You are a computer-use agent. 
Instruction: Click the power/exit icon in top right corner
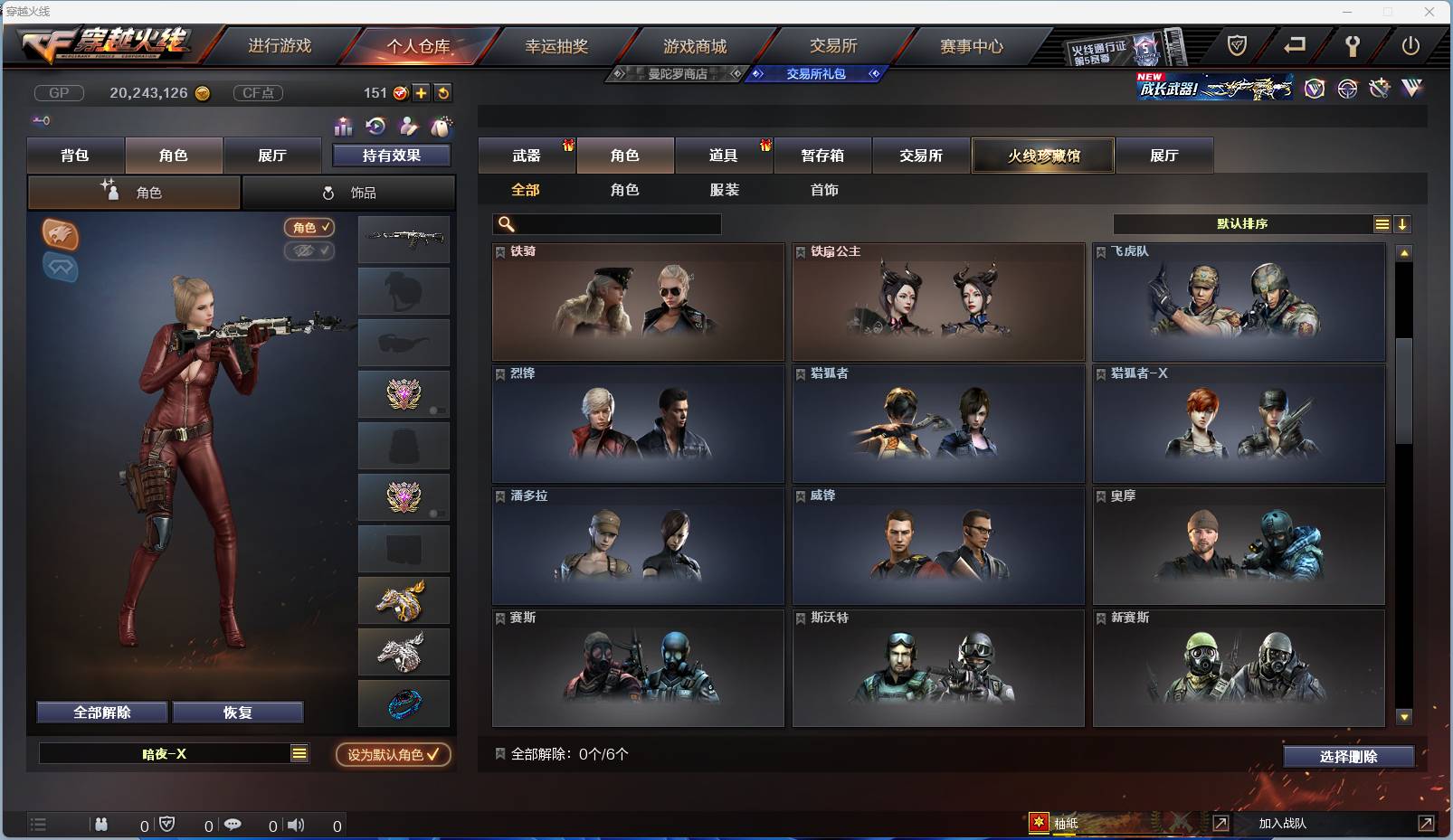[1412, 44]
